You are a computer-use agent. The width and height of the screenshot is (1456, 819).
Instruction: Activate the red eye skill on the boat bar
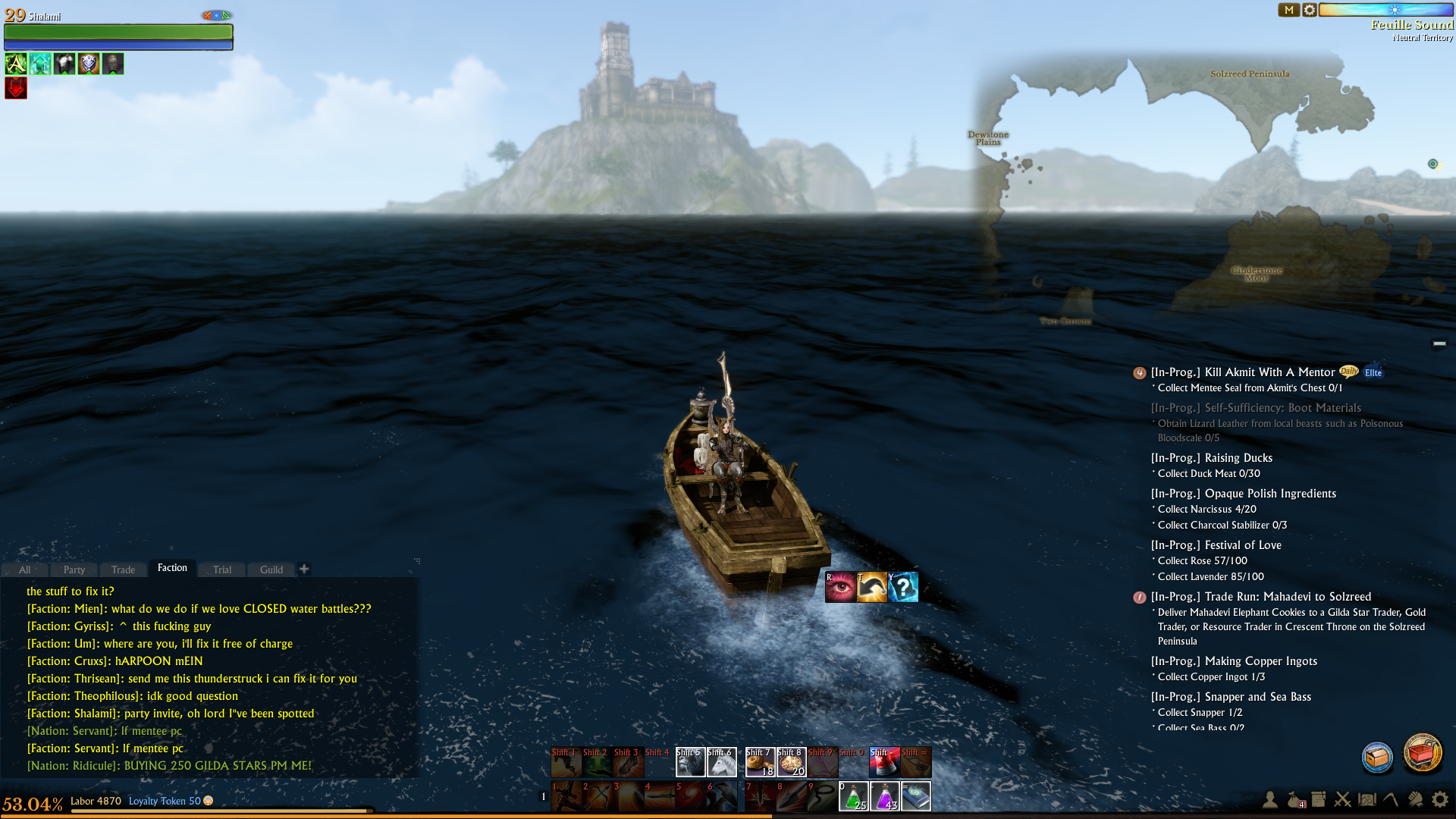[840, 588]
